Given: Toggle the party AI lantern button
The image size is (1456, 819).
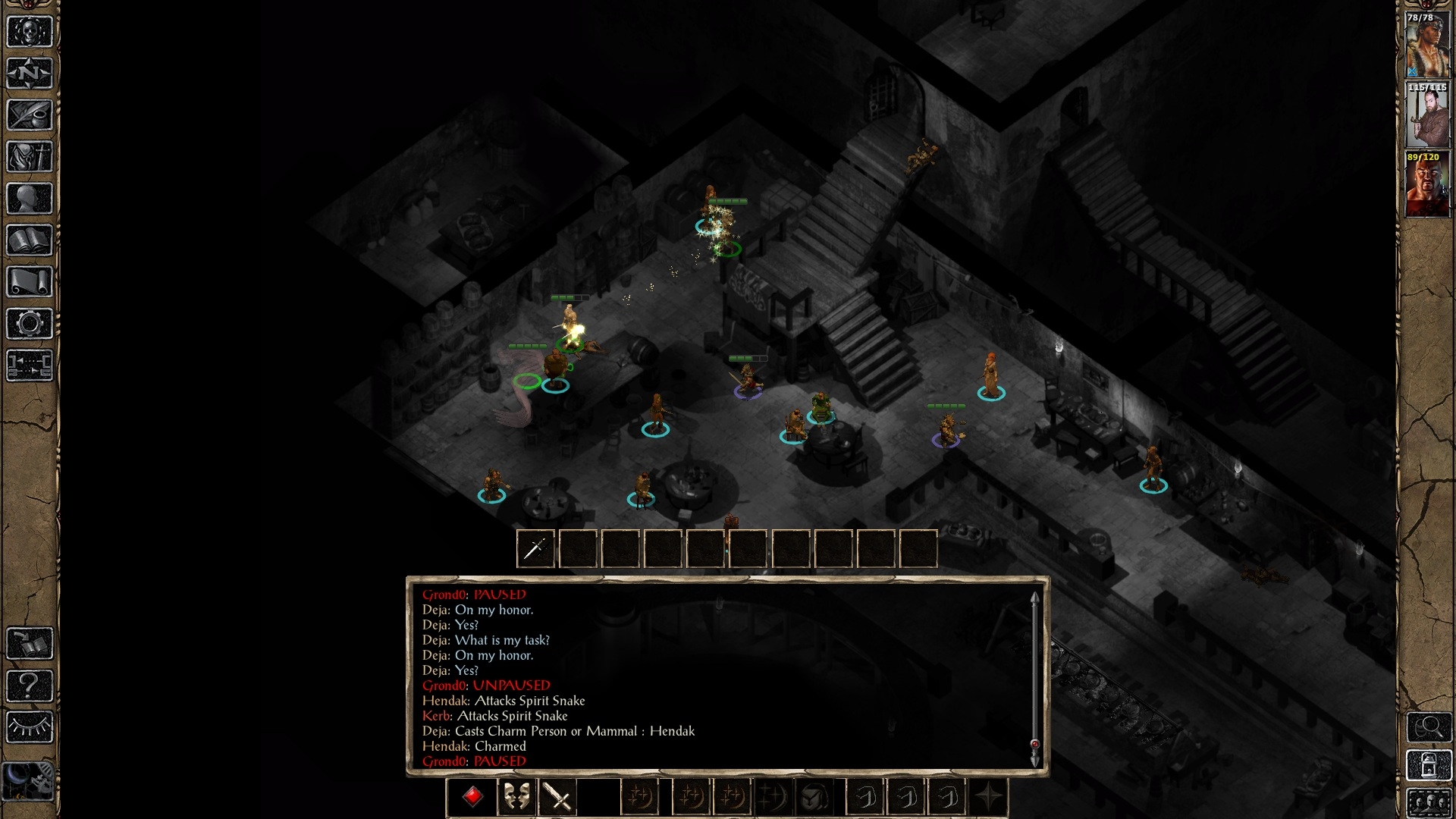Looking at the screenshot, I should pyautogui.click(x=1429, y=764).
